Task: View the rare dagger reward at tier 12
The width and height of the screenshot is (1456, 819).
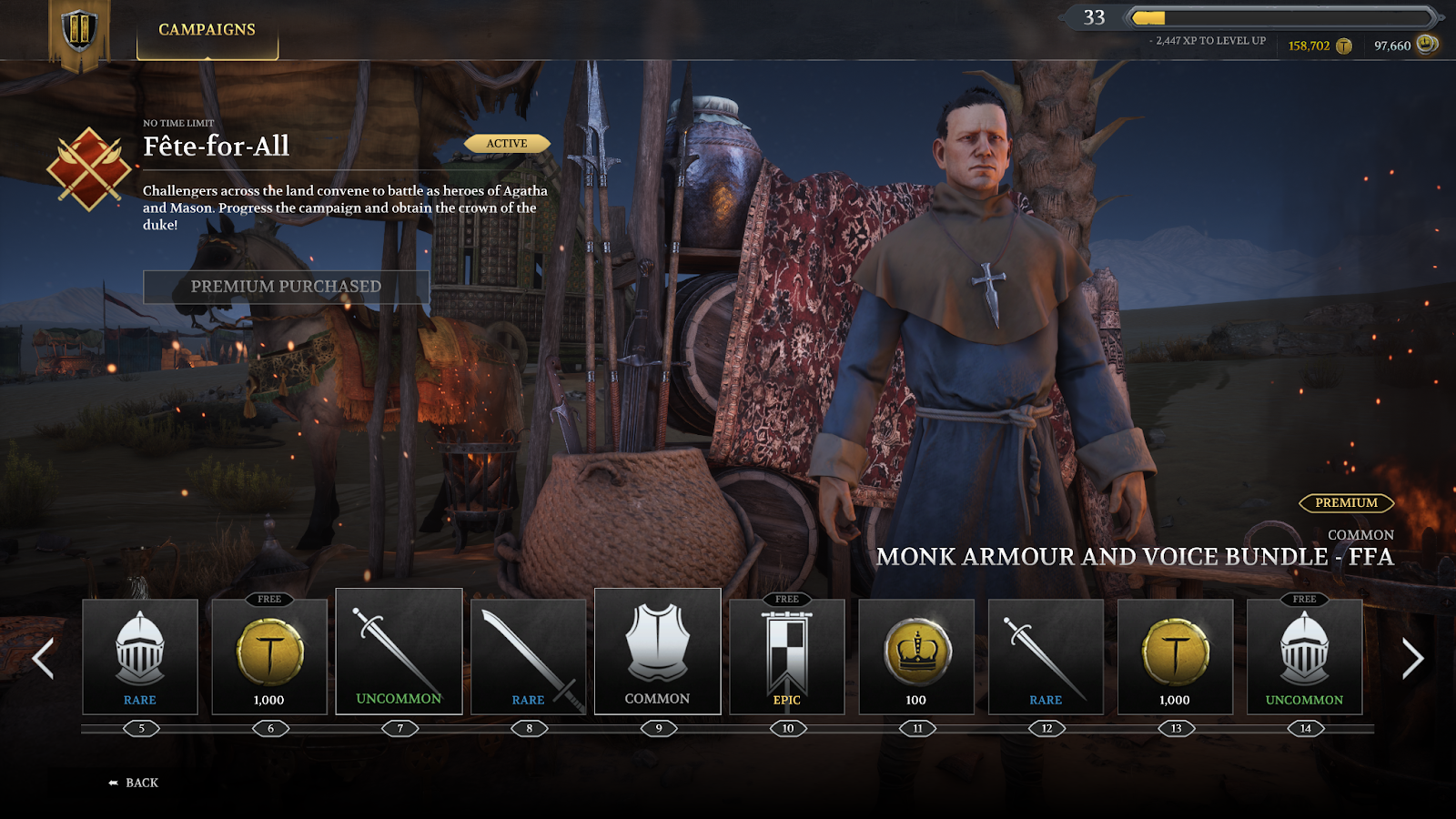Action: 1045,653
